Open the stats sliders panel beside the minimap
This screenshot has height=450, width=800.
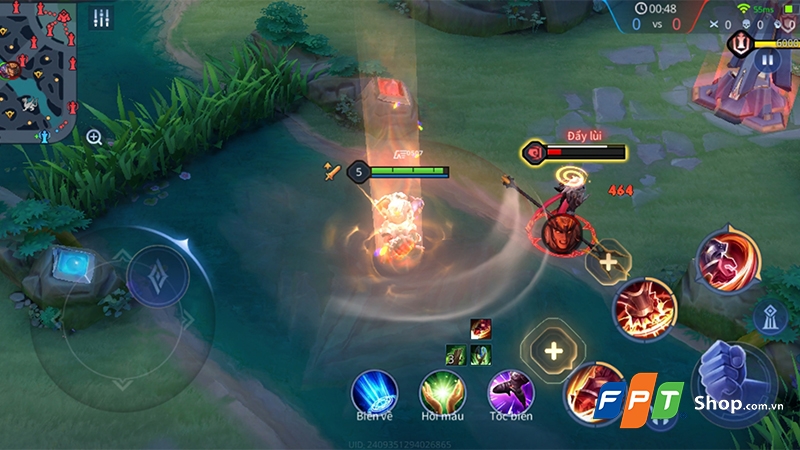point(100,18)
